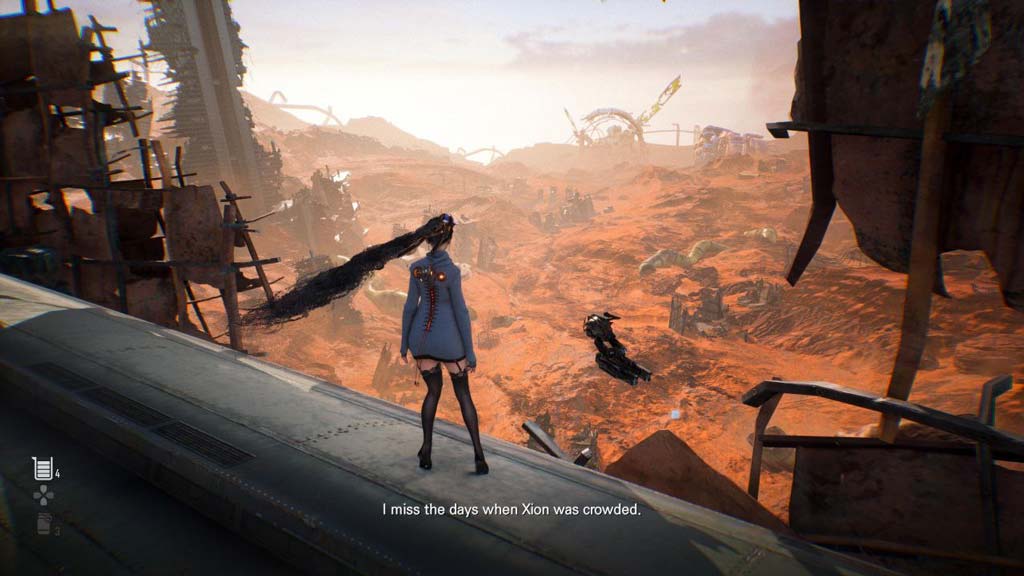This screenshot has width=1024, height=576.
Task: Select the healing potion beaker item
Action: coord(42,467)
